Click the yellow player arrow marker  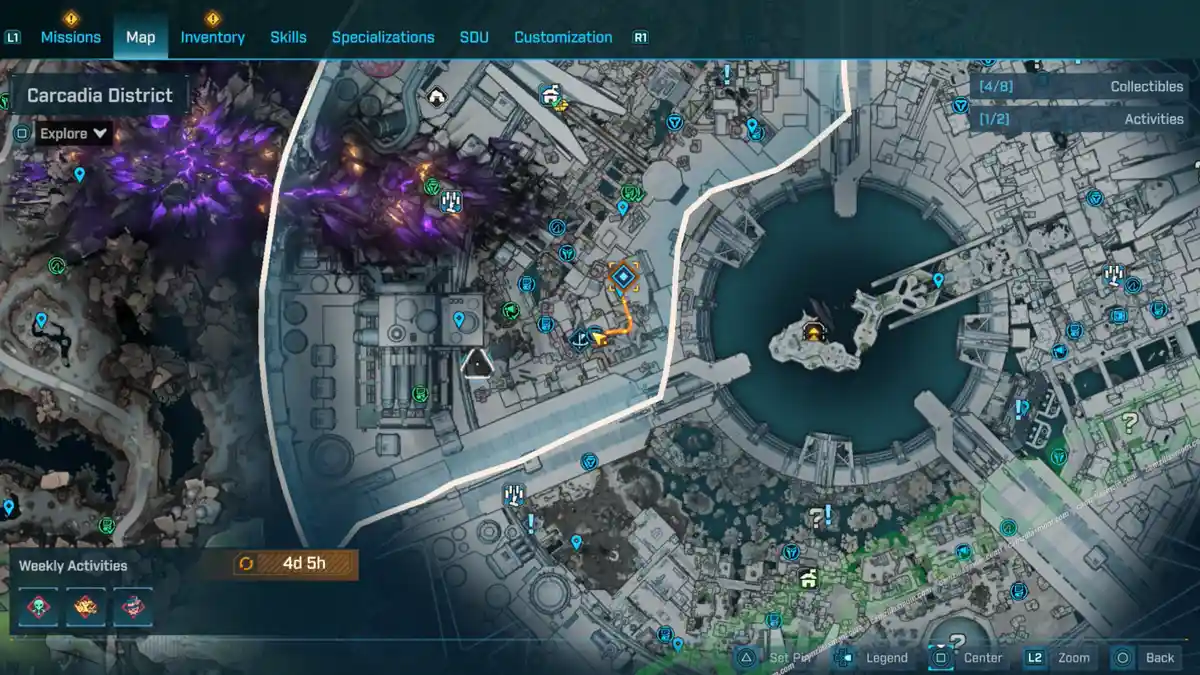pyautogui.click(x=601, y=339)
